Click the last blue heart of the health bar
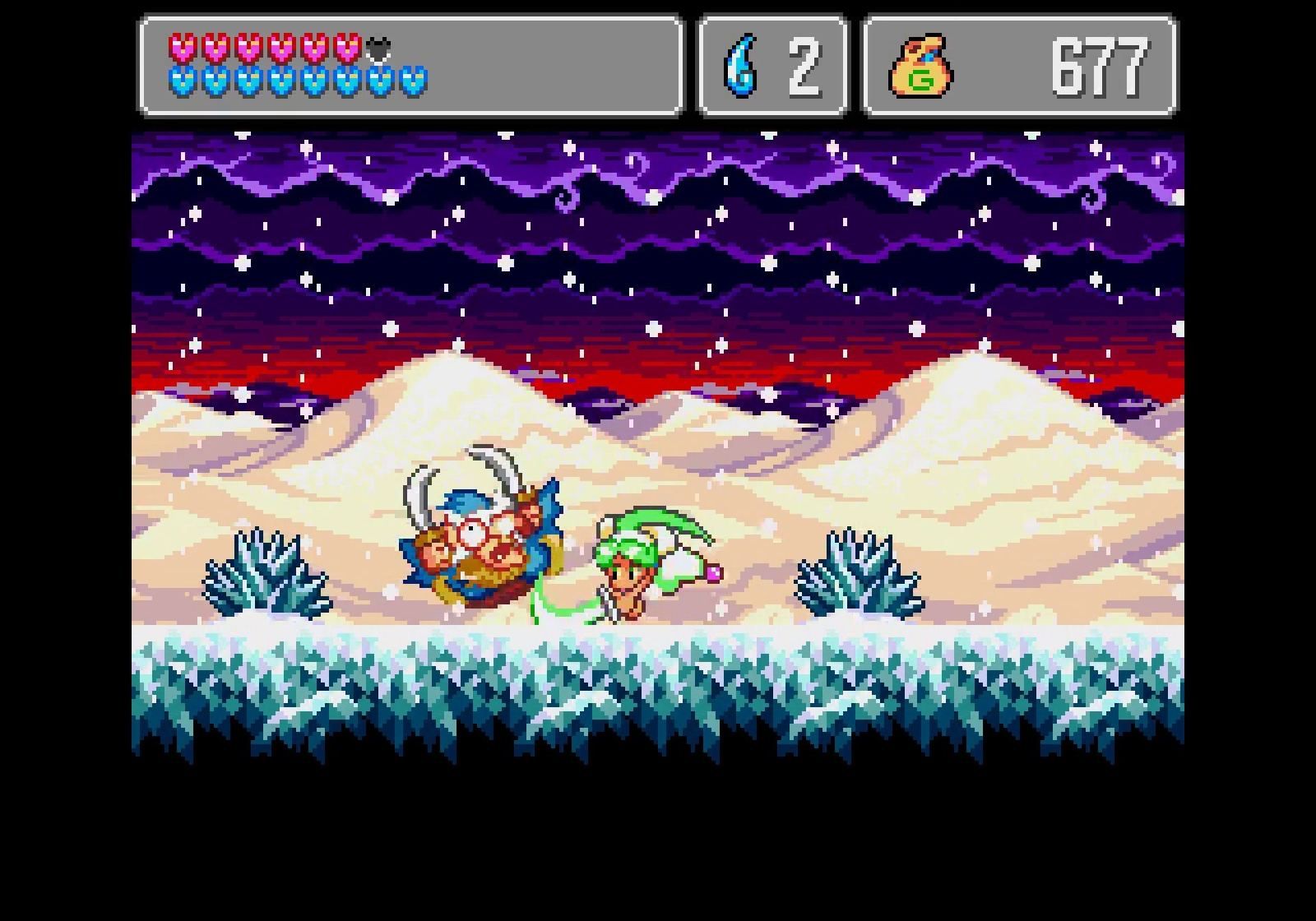The image size is (1316, 921). [414, 81]
